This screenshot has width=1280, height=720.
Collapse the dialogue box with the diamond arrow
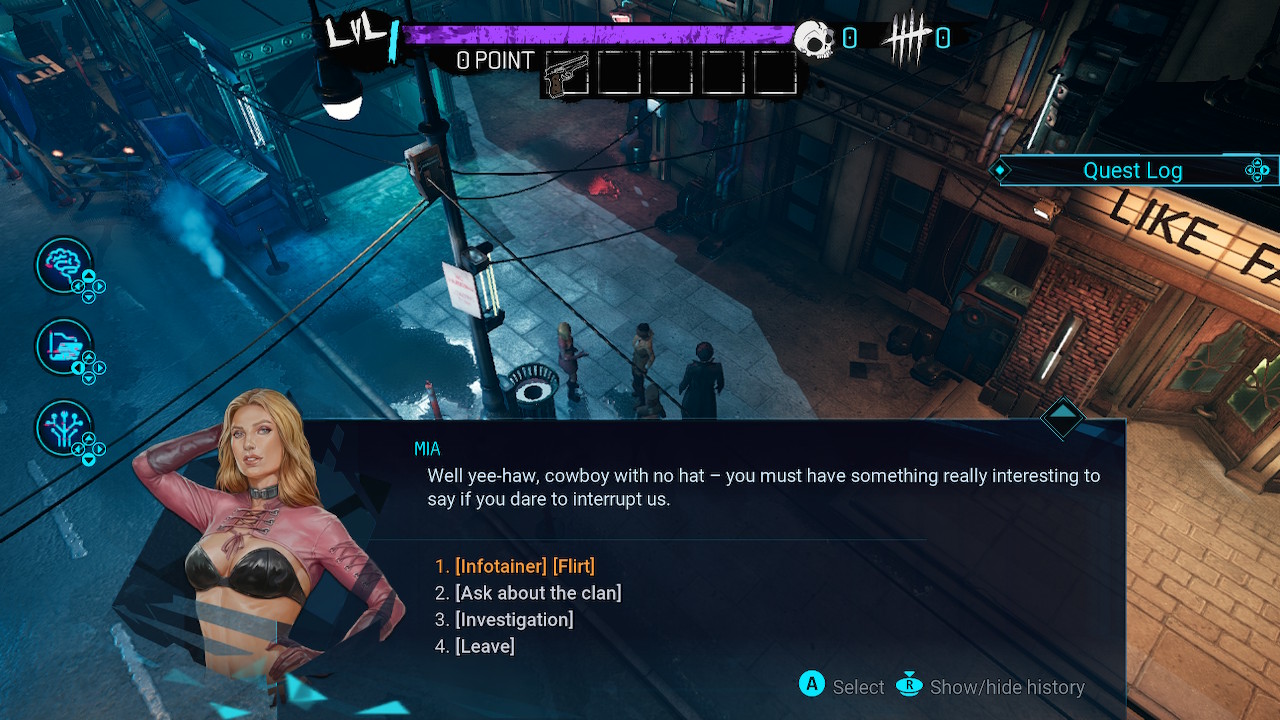pyautogui.click(x=1062, y=416)
